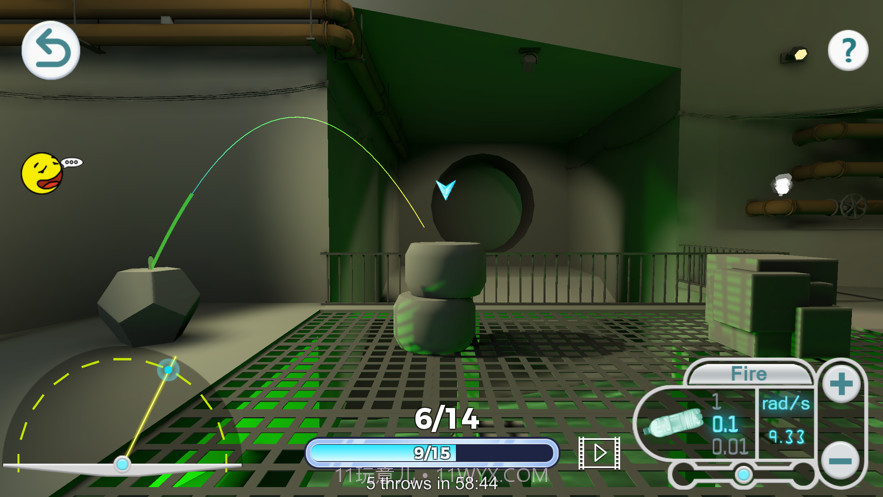Decrease spin rate with the minus button
Image resolution: width=883 pixels, height=497 pixels.
coord(841,459)
